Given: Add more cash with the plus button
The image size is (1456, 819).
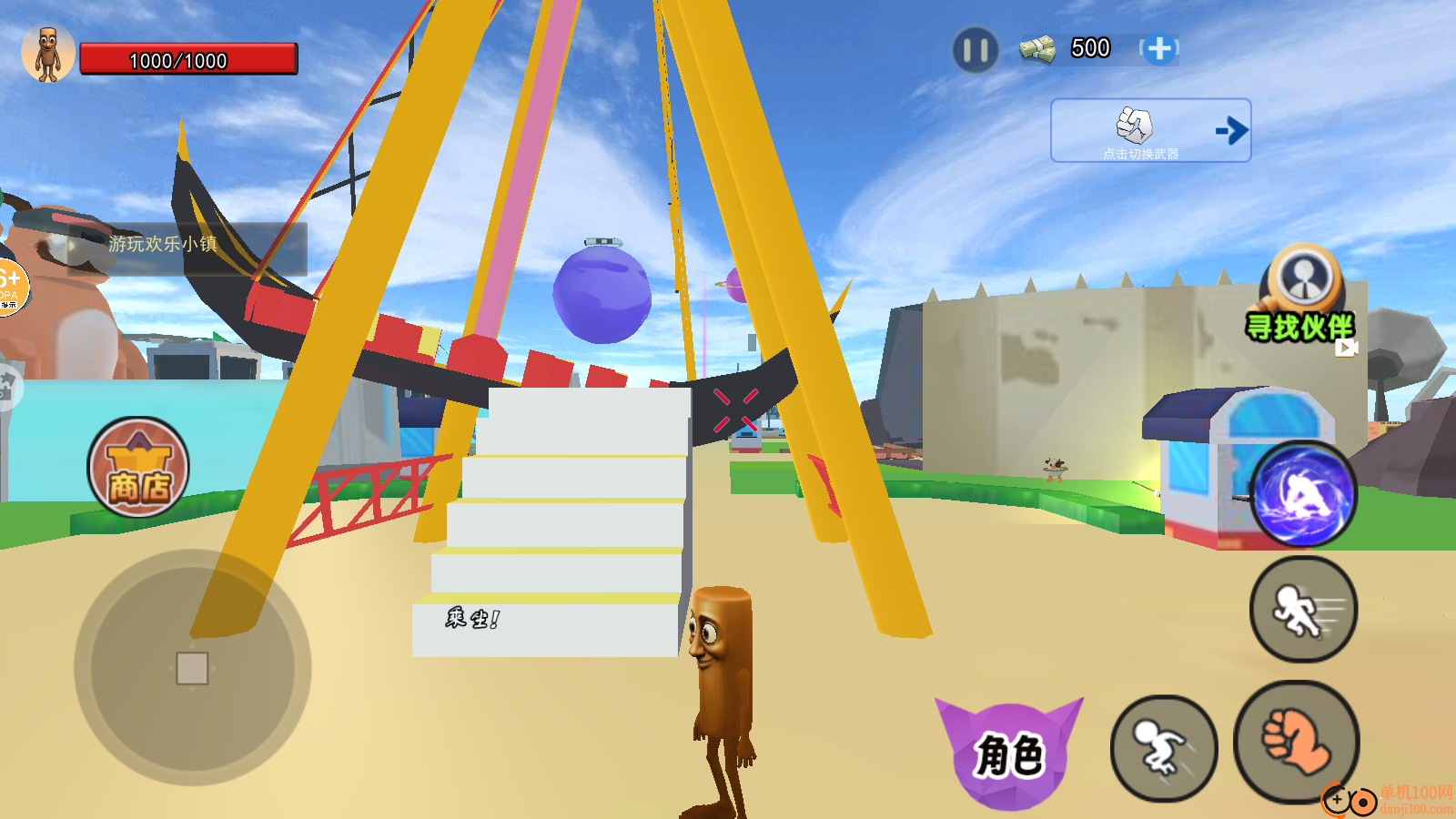Looking at the screenshot, I should click(x=1159, y=48).
